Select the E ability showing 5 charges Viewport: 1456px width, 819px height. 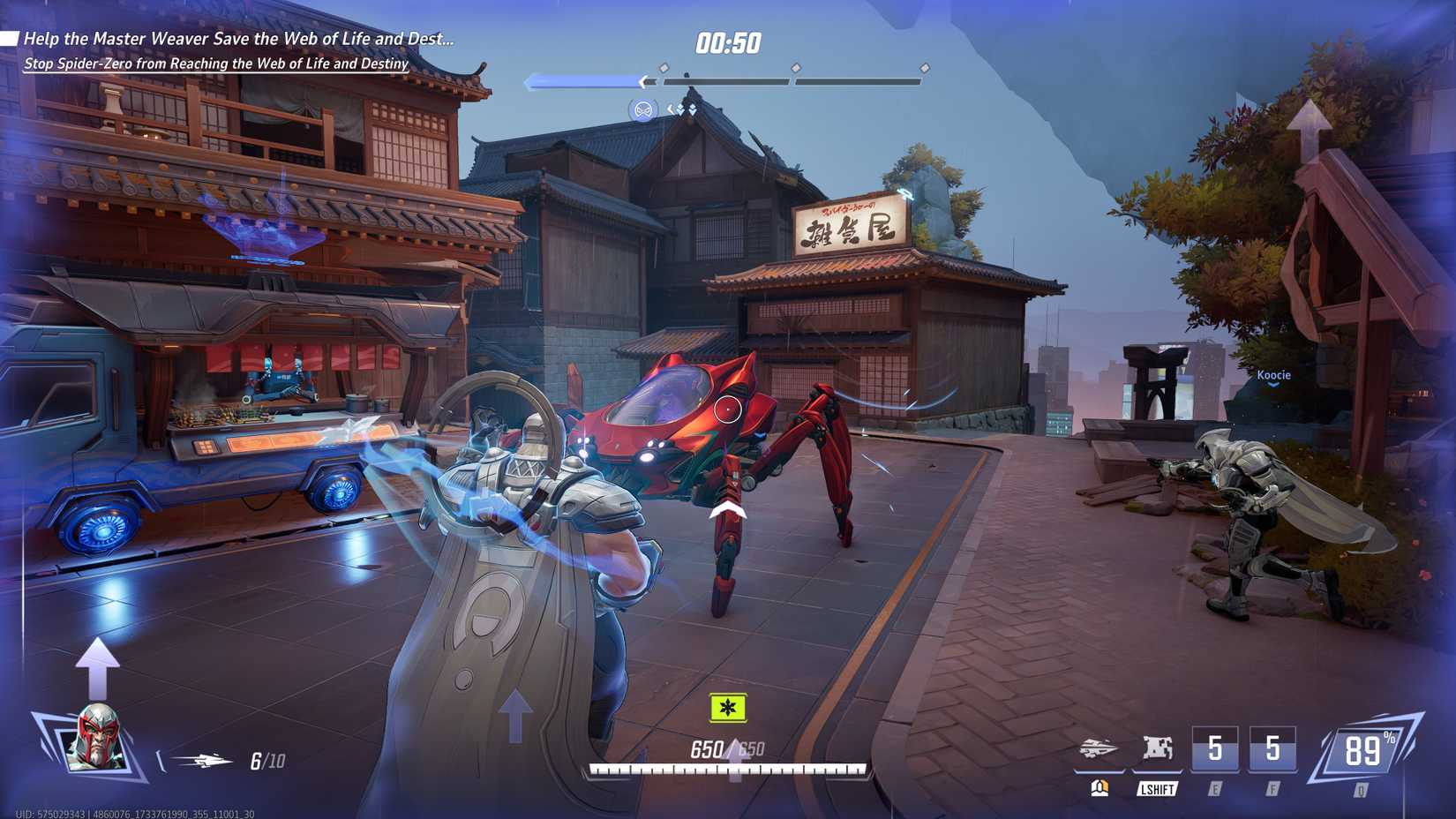(x=1216, y=747)
